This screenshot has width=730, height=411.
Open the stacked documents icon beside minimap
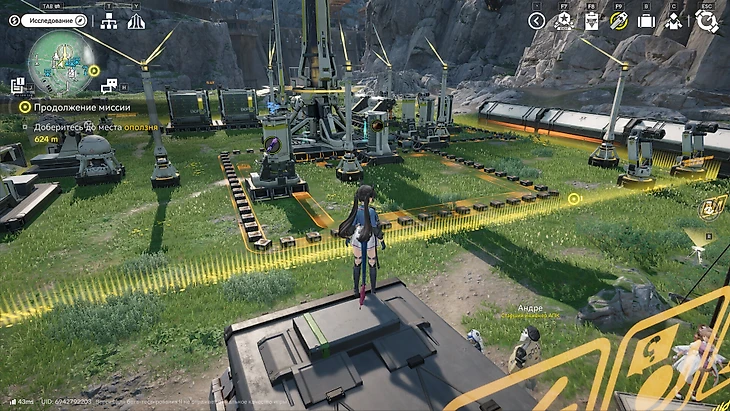tap(17, 86)
